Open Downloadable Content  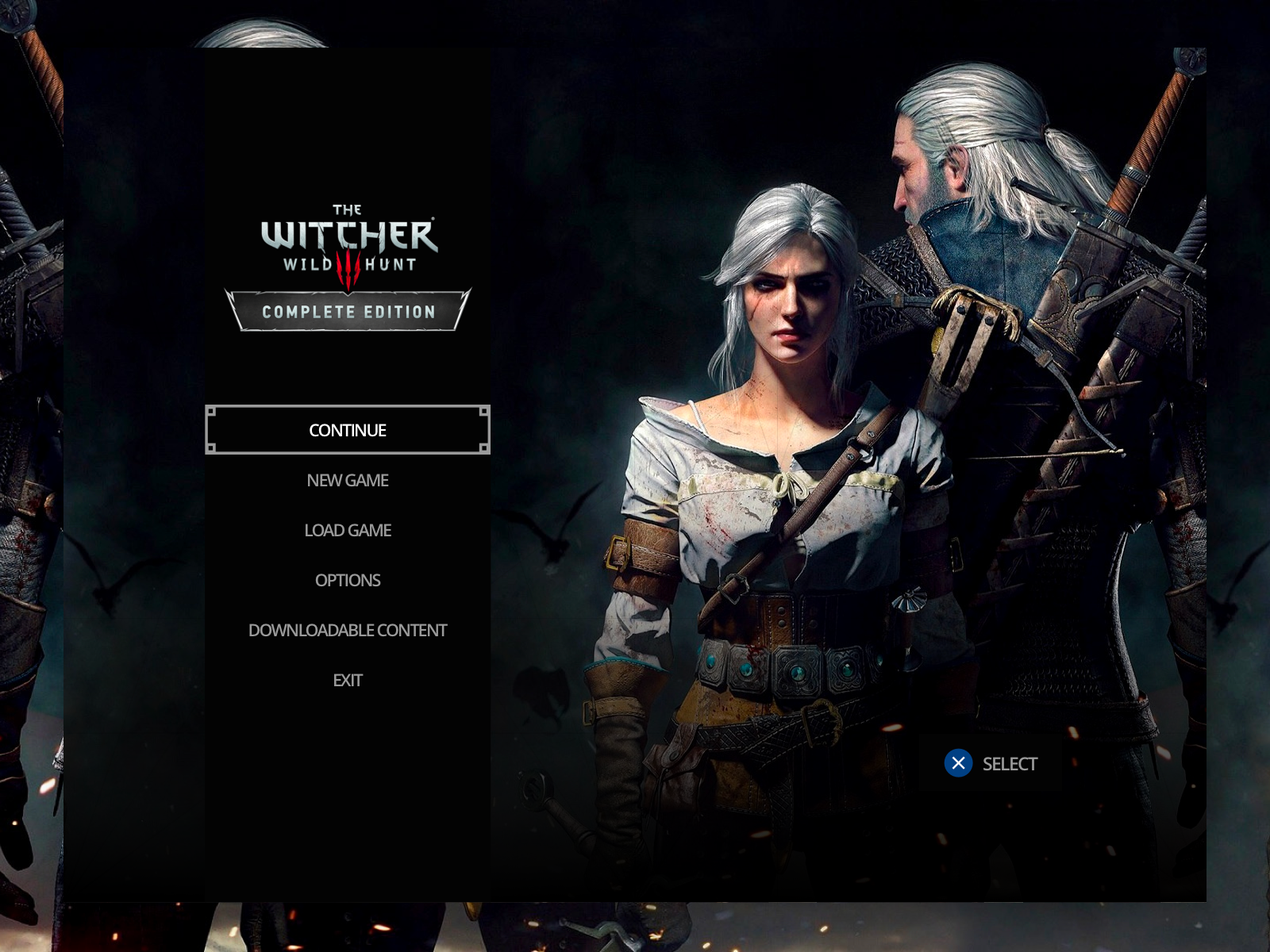pyautogui.click(x=348, y=630)
